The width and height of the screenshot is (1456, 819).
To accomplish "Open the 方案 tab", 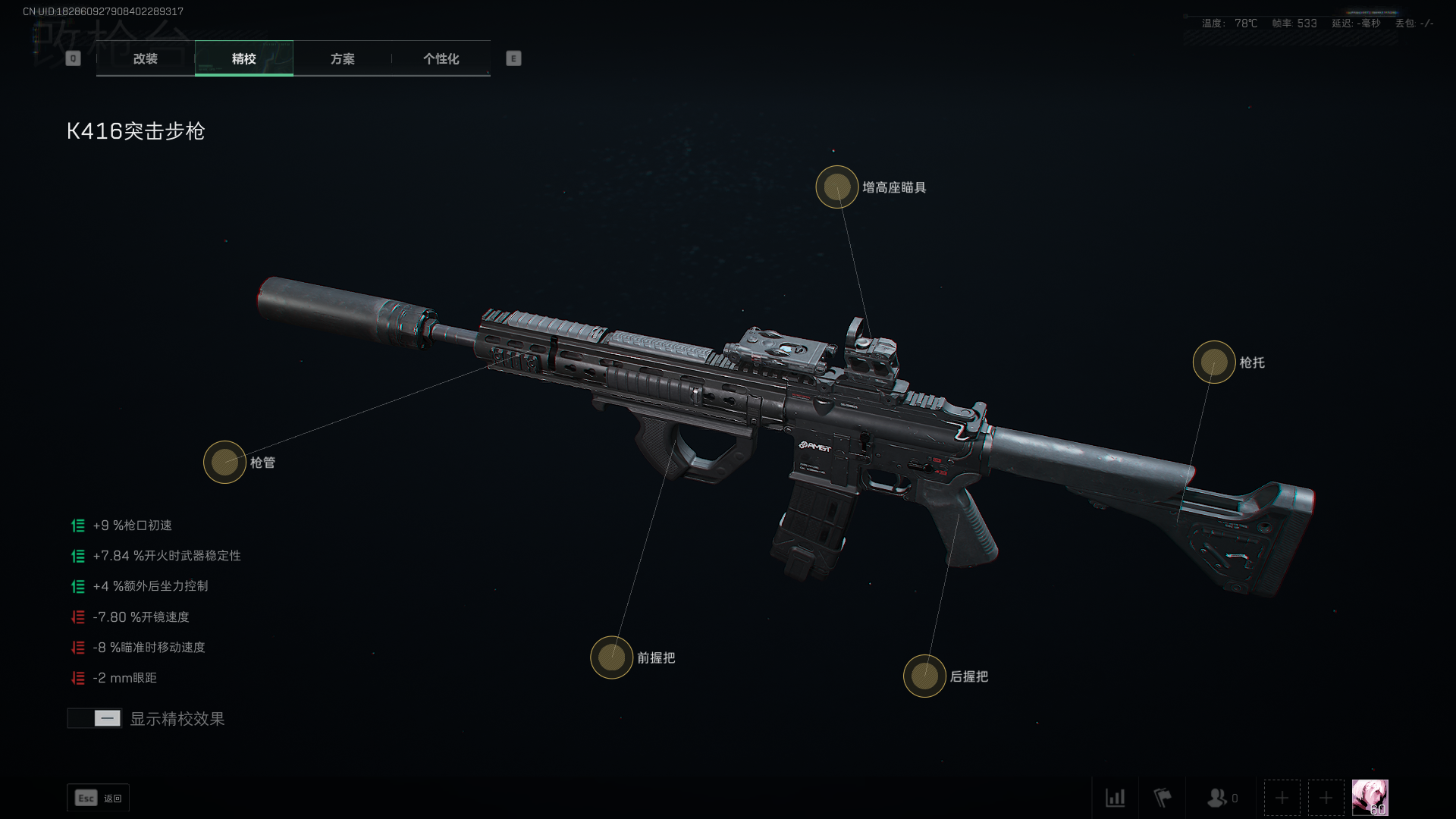I will click(x=342, y=58).
